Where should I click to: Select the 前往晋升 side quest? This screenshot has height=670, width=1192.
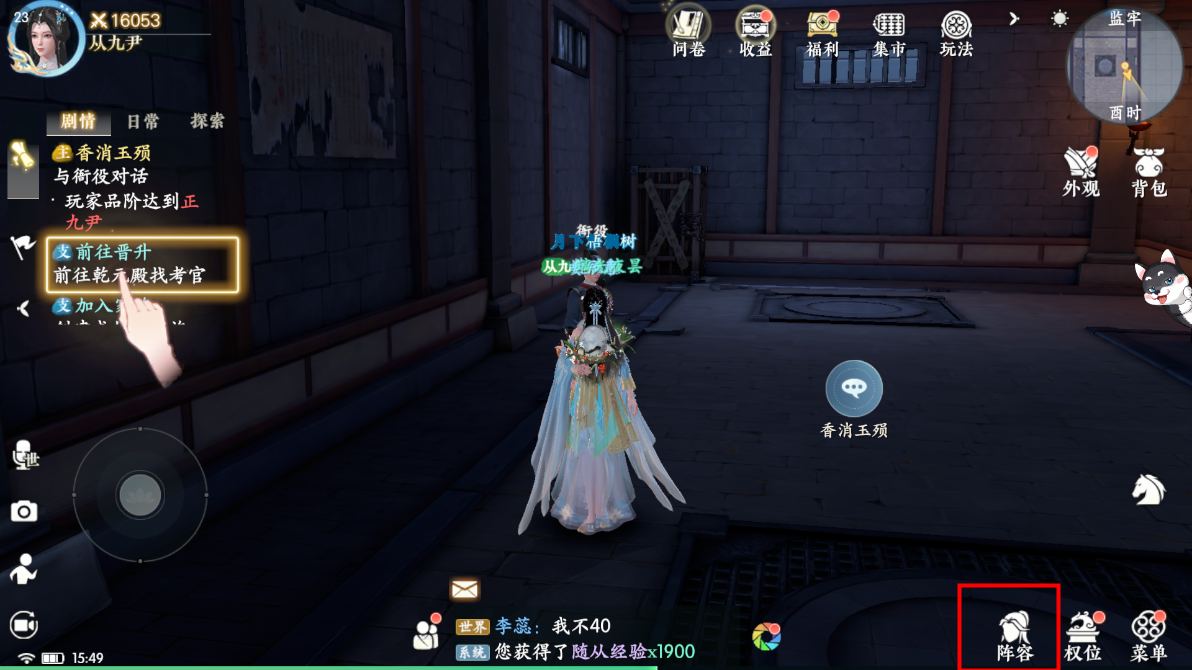[142, 264]
